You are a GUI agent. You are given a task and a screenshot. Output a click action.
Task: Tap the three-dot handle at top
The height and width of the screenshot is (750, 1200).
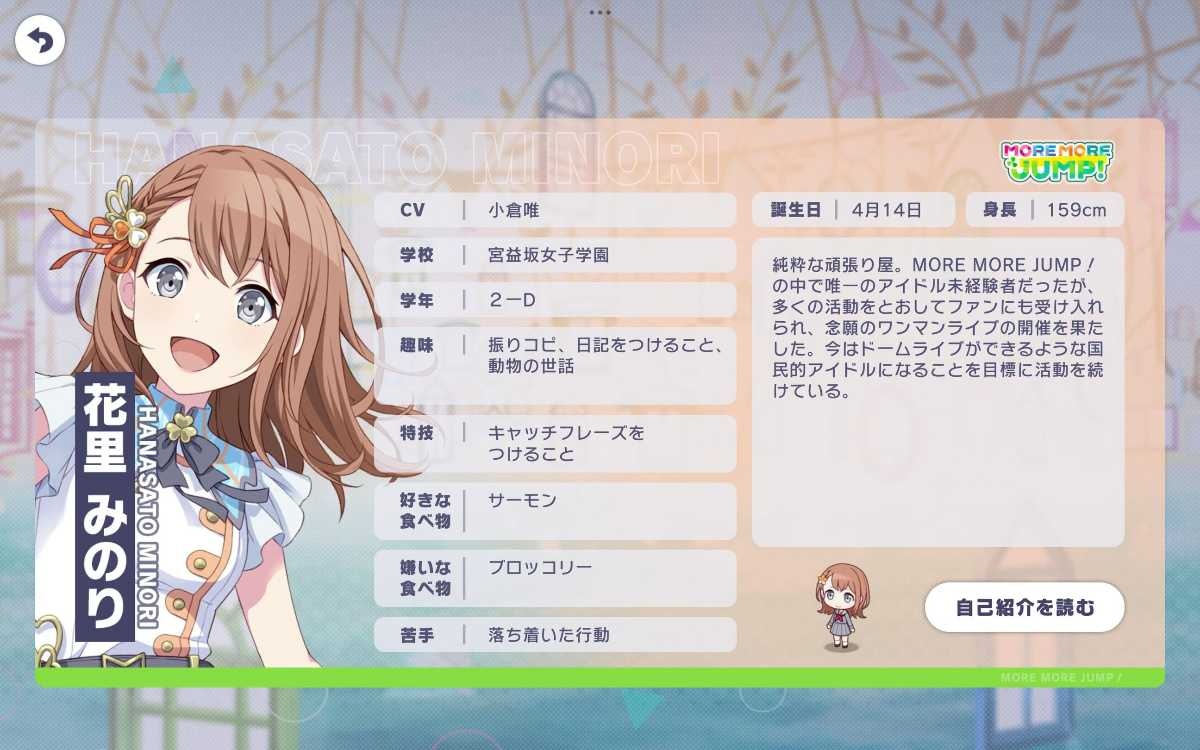pos(600,12)
